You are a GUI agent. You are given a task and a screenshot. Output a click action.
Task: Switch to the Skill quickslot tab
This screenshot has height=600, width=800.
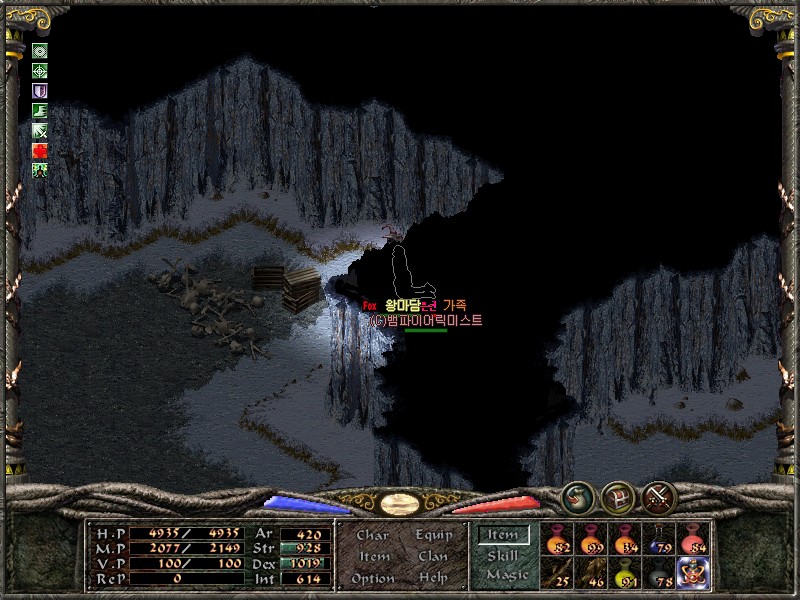coord(503,555)
